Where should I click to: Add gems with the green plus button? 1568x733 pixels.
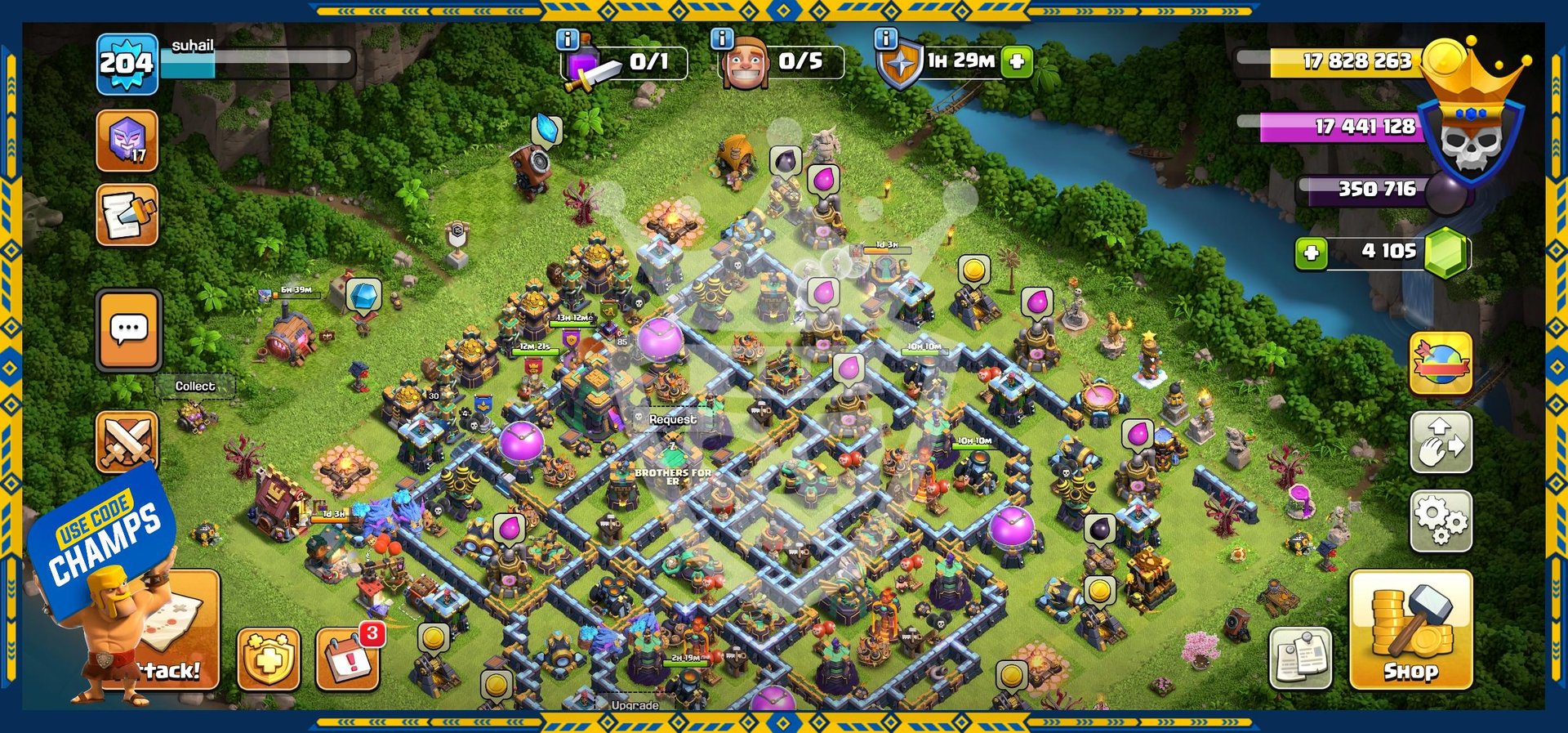coord(1311,253)
